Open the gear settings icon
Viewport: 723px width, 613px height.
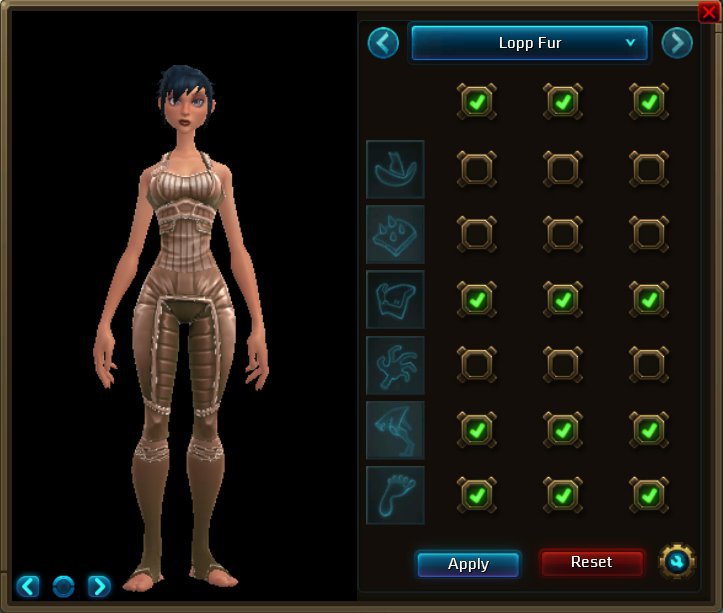677,561
